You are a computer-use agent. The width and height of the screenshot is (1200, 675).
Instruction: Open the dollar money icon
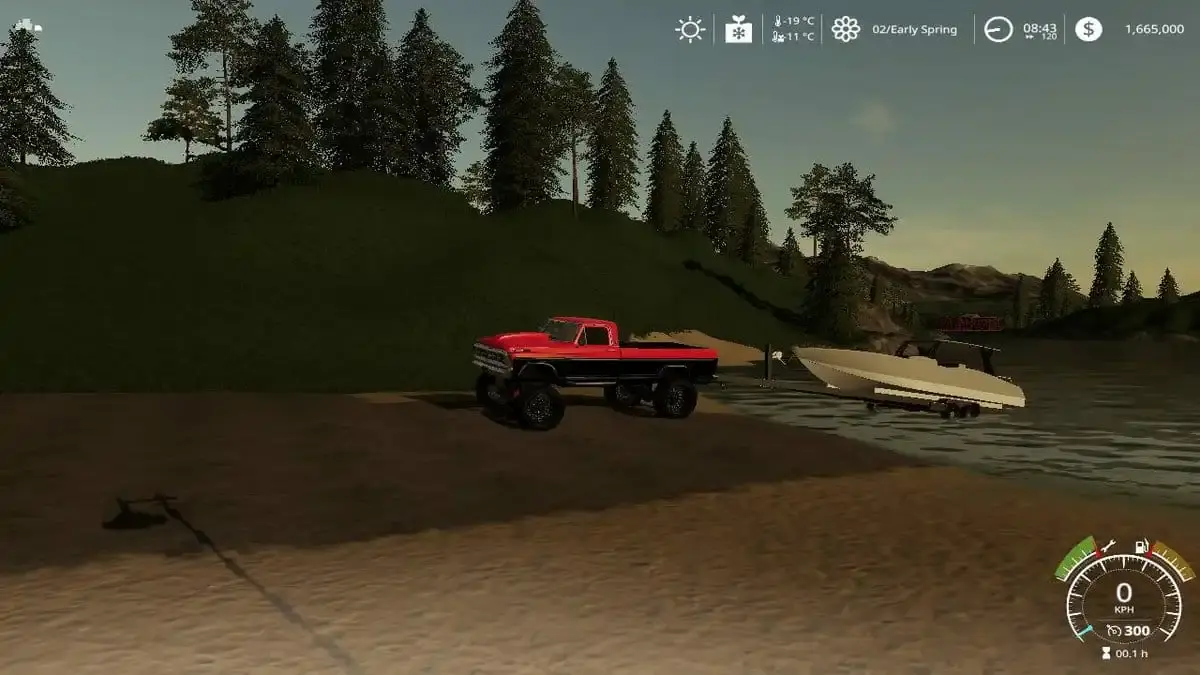coord(1089,29)
